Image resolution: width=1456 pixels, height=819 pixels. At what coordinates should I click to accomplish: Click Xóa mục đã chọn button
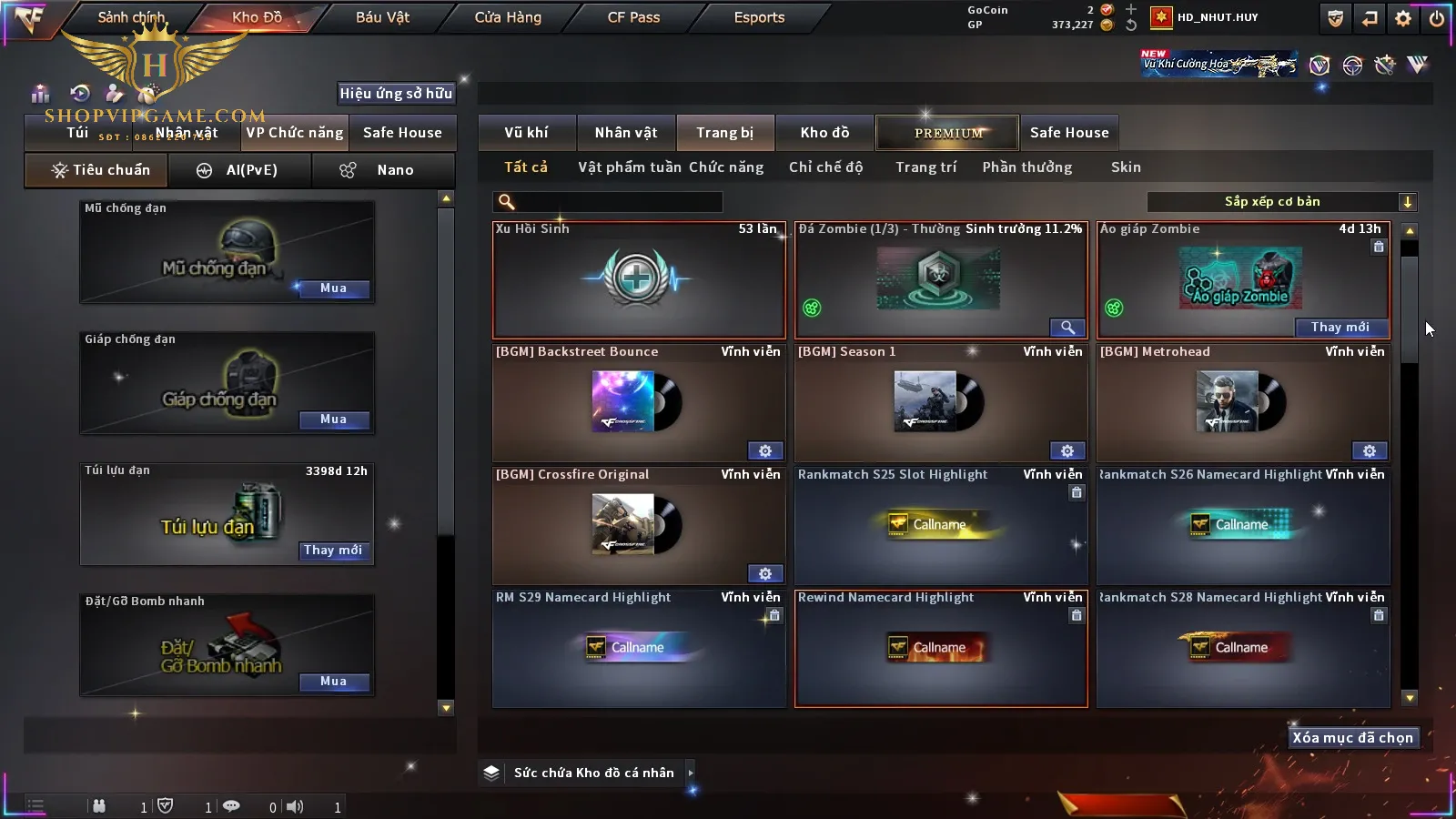click(x=1352, y=738)
